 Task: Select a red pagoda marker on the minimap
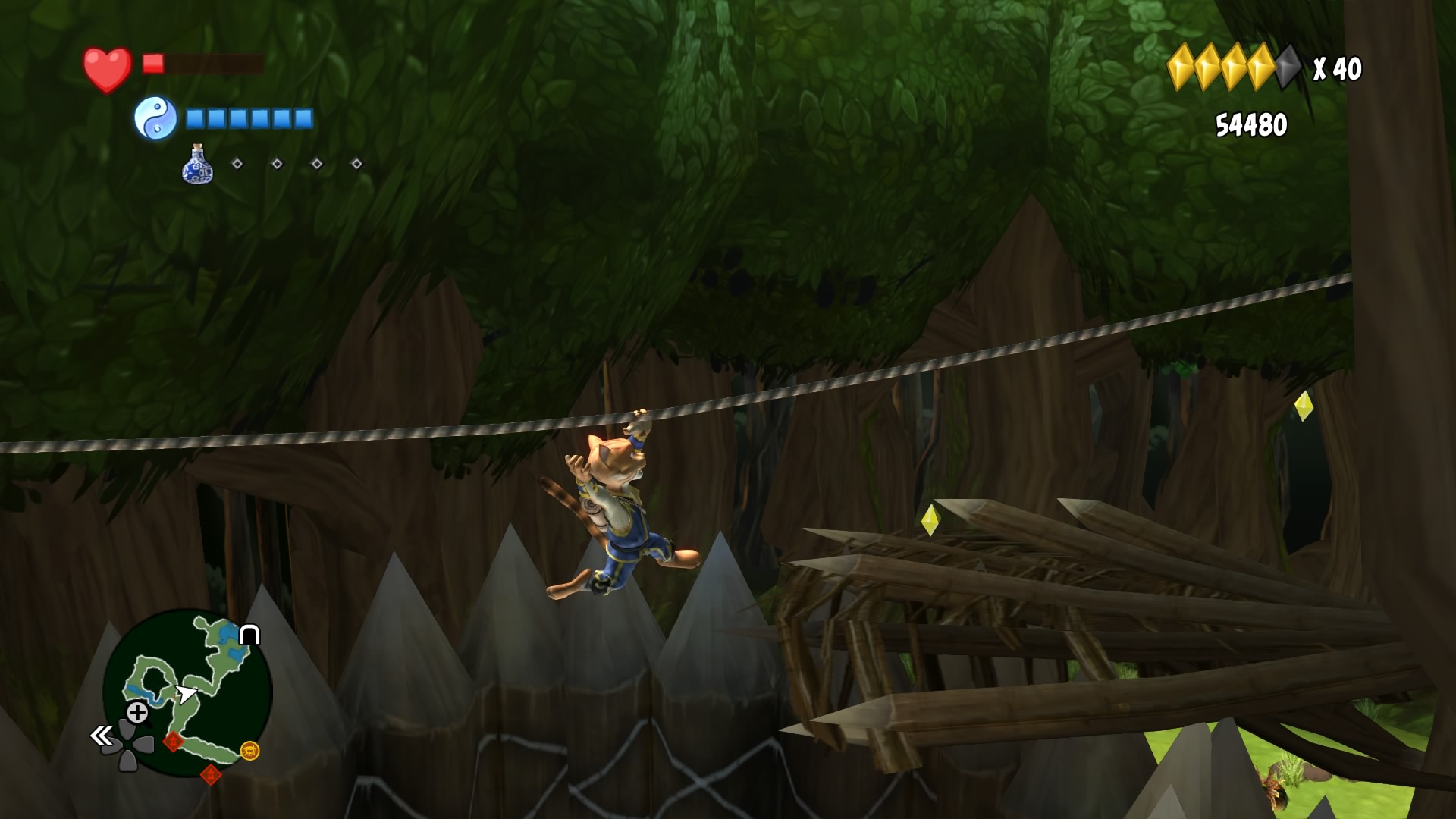[x=173, y=741]
